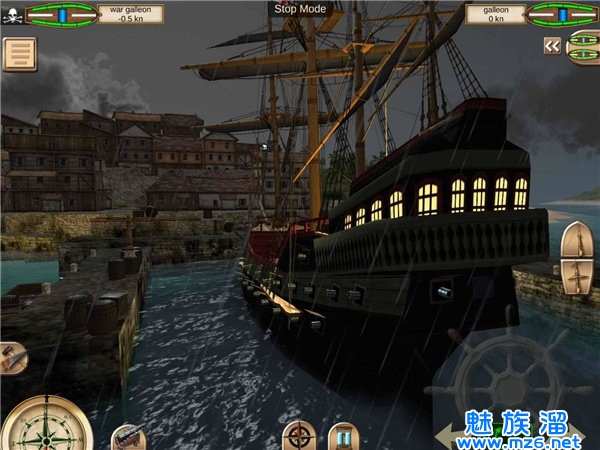Viewport: 600px width, 450px height.
Task: Select the upper ship in the fleet list
Action: tap(584, 39)
